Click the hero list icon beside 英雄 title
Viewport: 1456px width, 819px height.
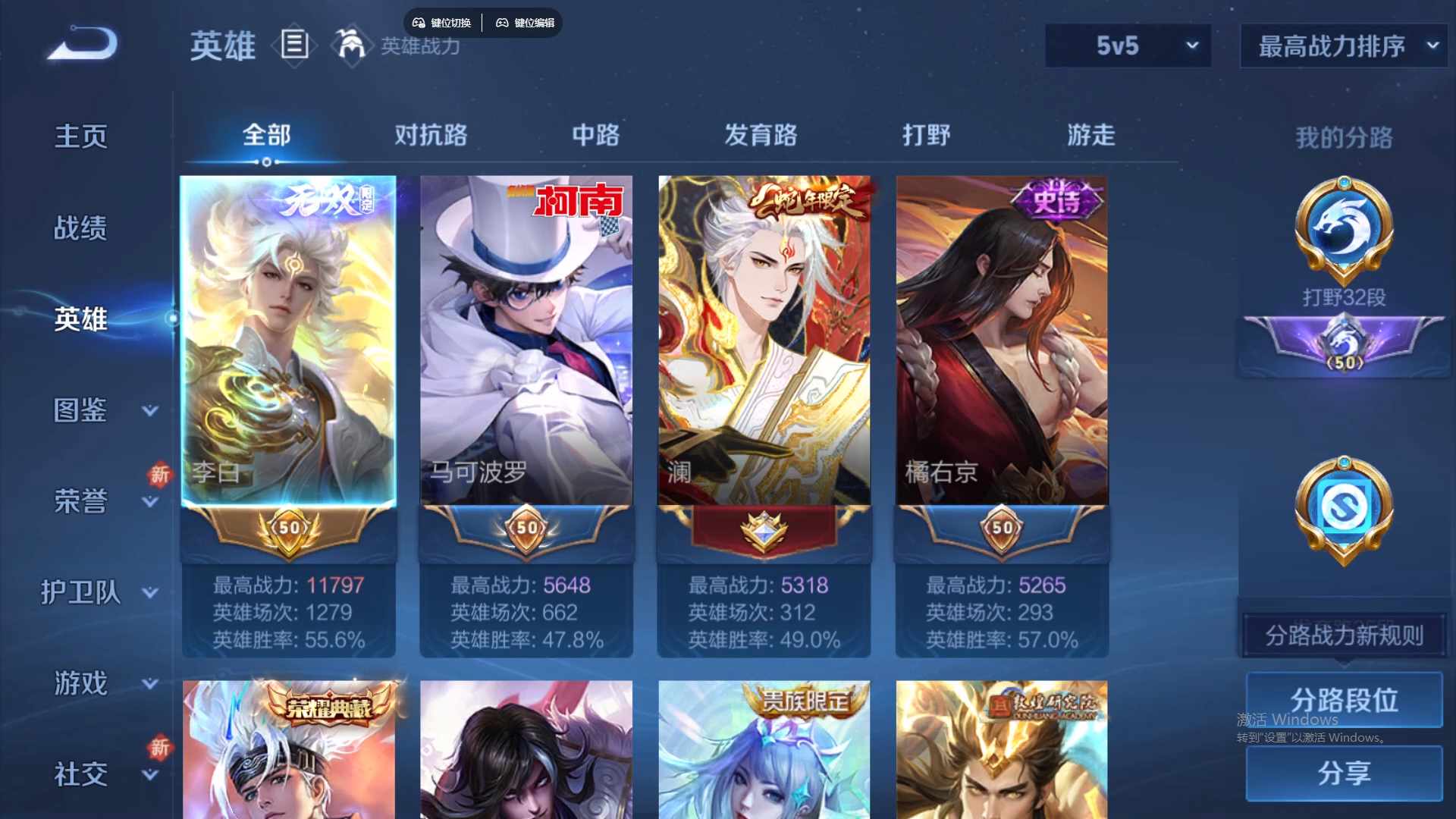[294, 45]
